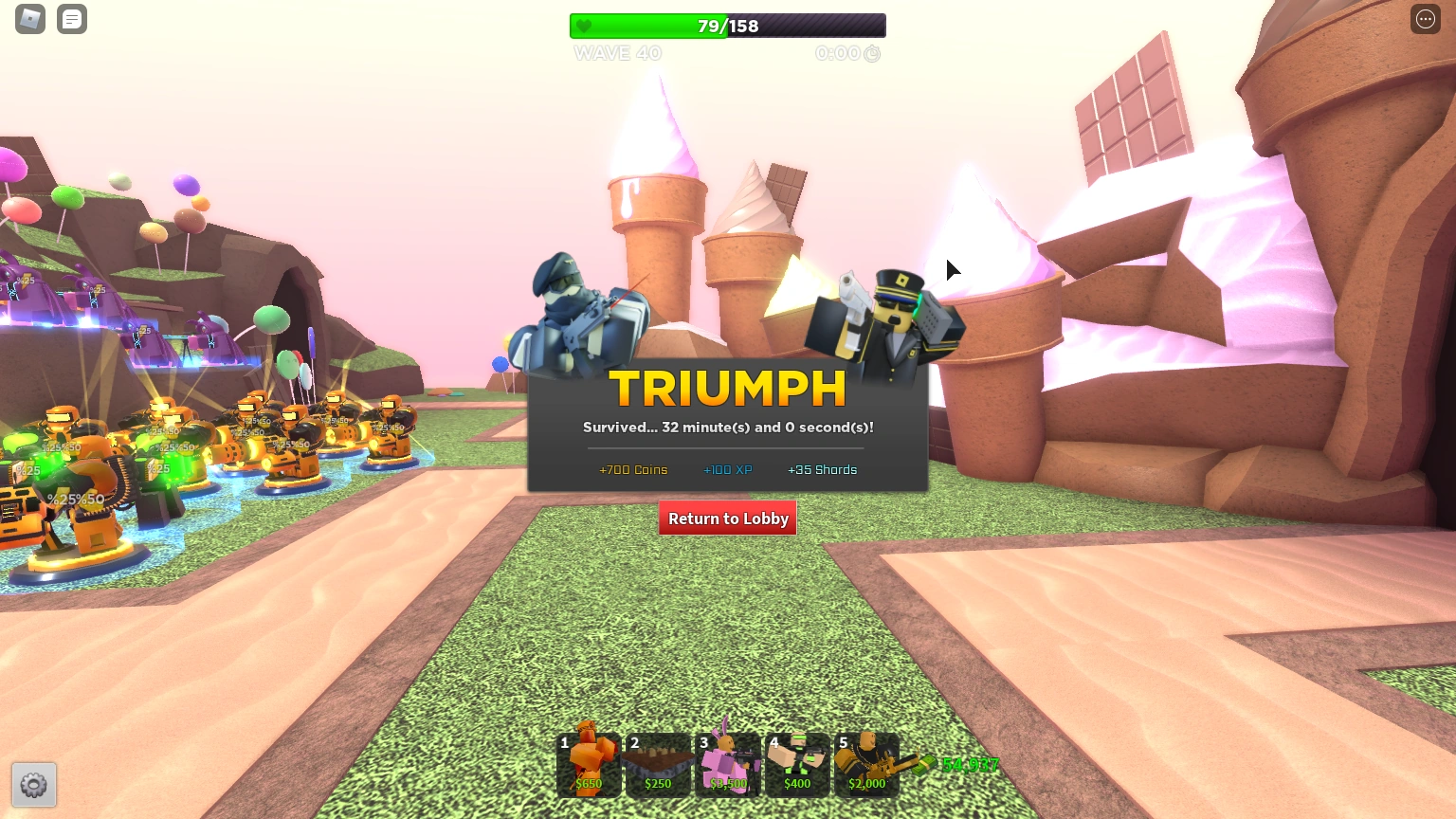The image size is (1456, 819).
Task: Choose the $400 soldier tower in slot 4
Action: [797, 763]
